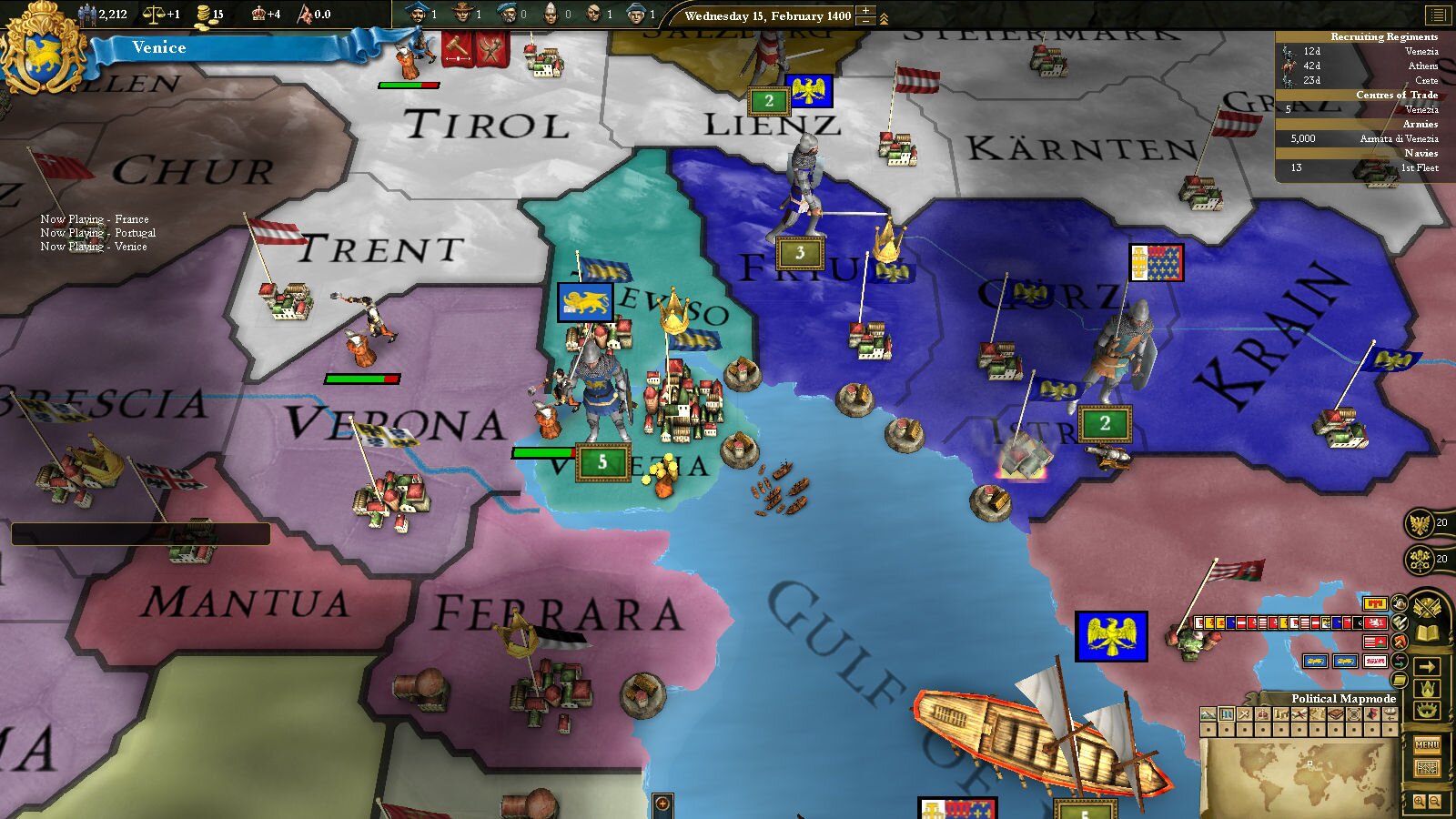This screenshot has height=819, width=1456.
Task: Increase game speed with the plus stepper
Action: pyautogui.click(x=865, y=10)
